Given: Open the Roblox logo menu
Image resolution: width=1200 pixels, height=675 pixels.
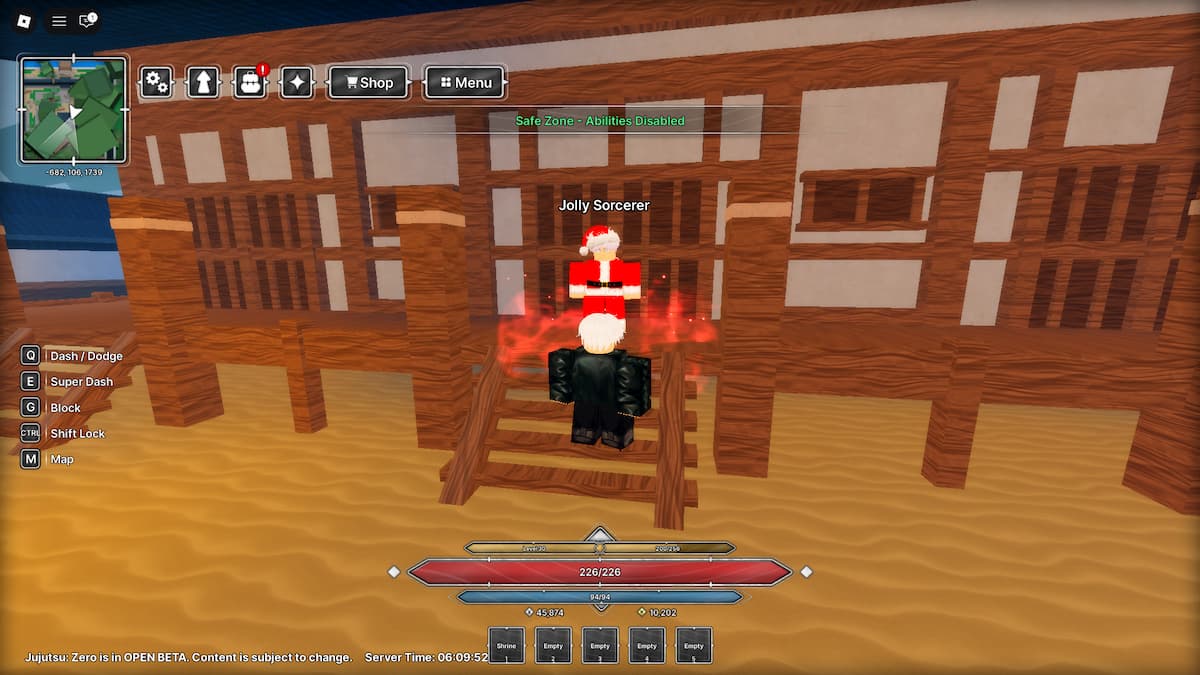Looking at the screenshot, I should [x=25, y=21].
